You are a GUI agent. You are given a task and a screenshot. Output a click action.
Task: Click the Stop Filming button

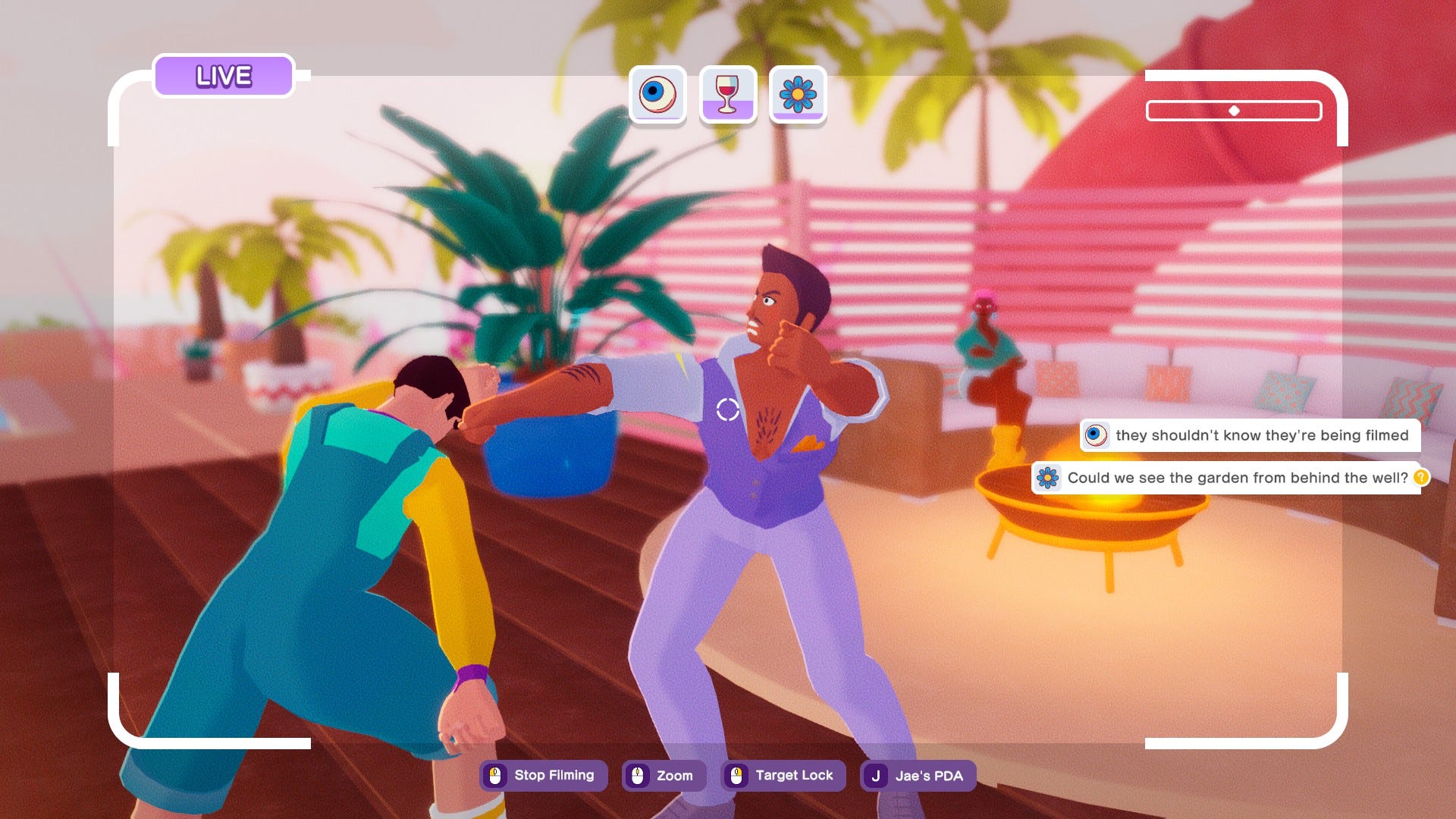pyautogui.click(x=543, y=776)
